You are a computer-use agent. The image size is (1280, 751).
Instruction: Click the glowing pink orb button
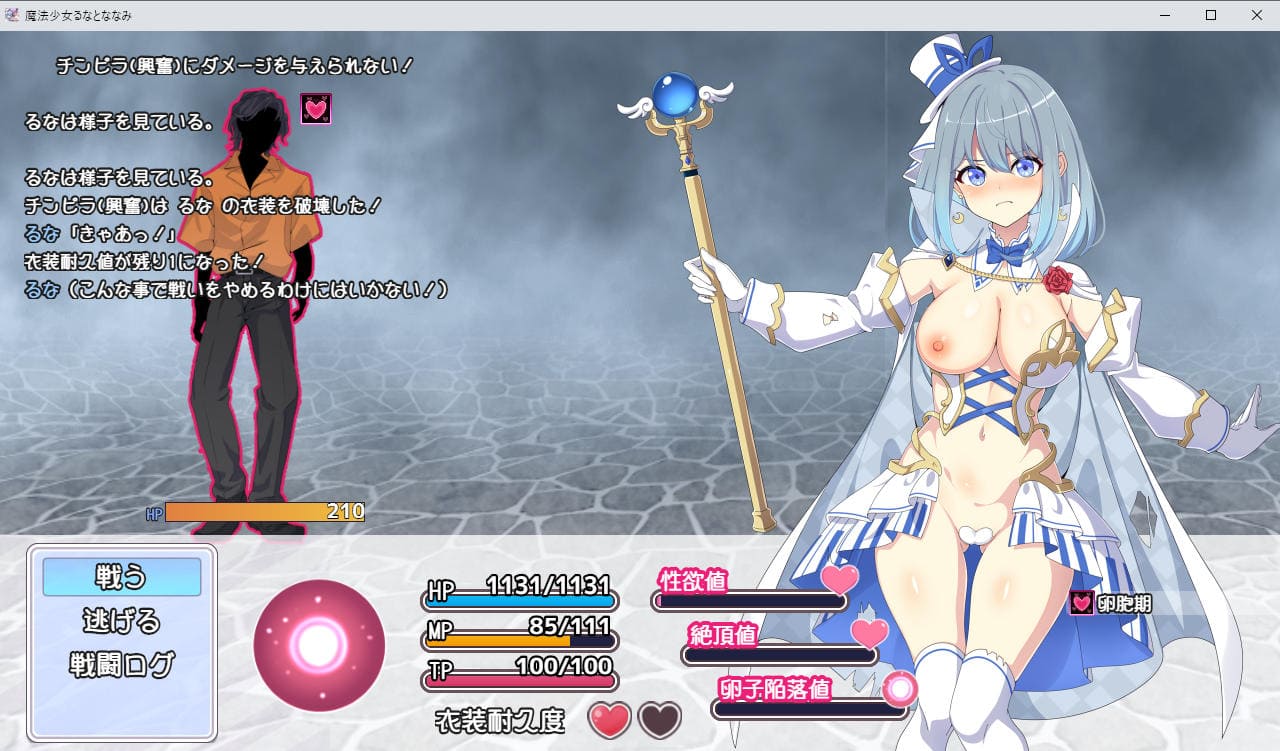(x=319, y=645)
